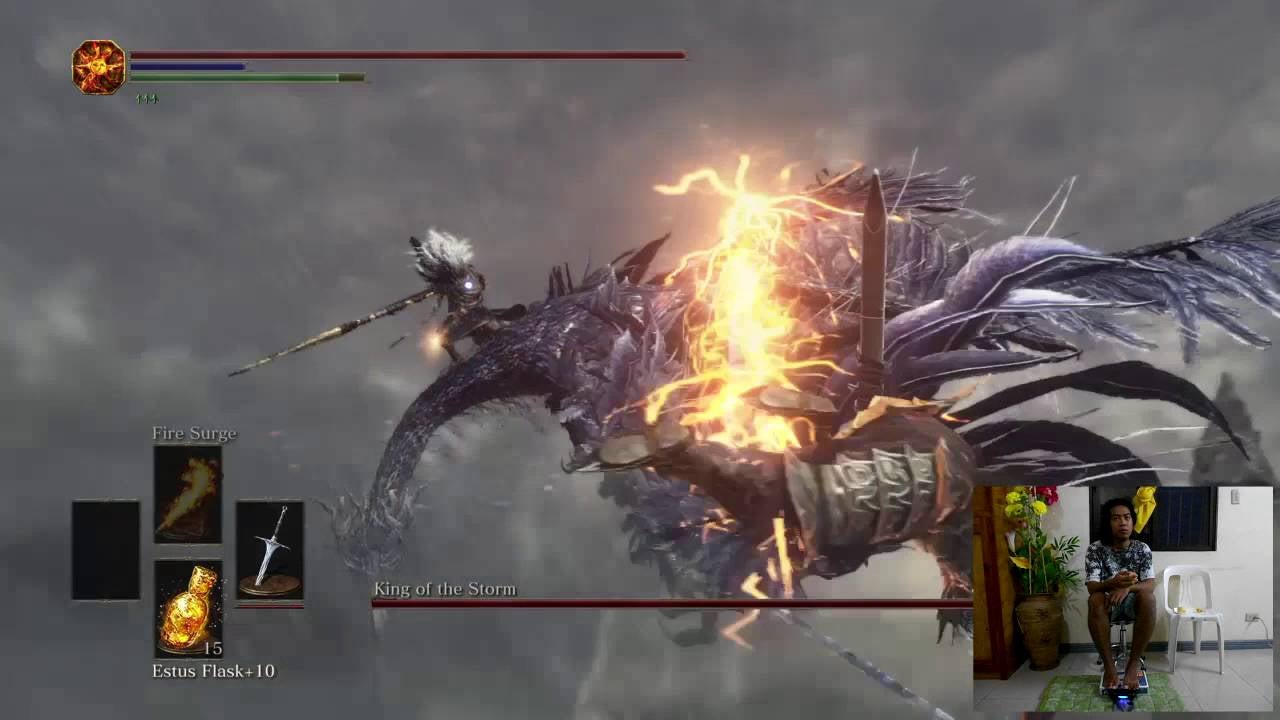The width and height of the screenshot is (1280, 720).
Task: Choose the equipped sword weapon slot
Action: click(x=269, y=550)
